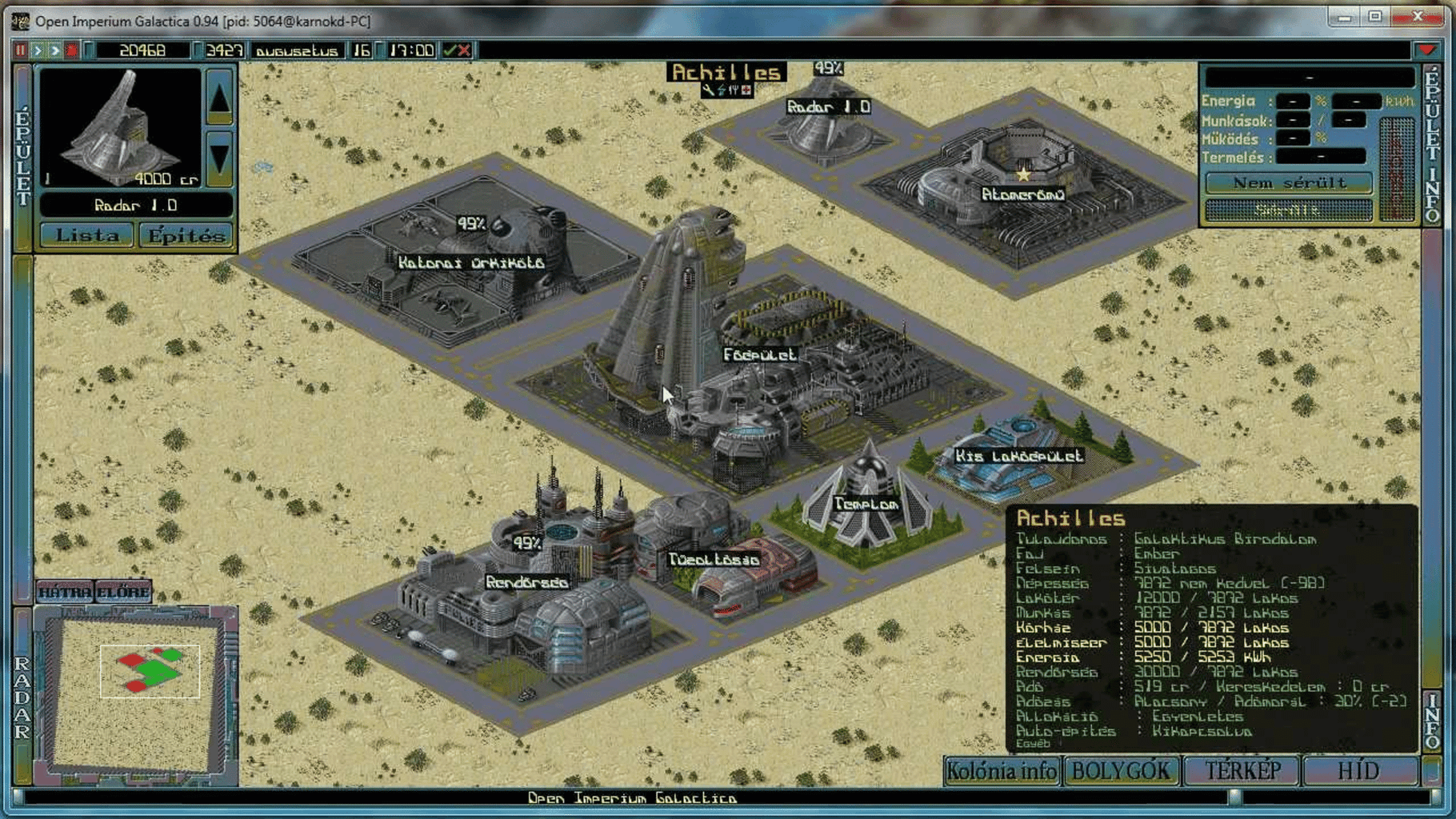The image size is (1456, 819).
Task: Click the Építés build button
Action: point(186,236)
